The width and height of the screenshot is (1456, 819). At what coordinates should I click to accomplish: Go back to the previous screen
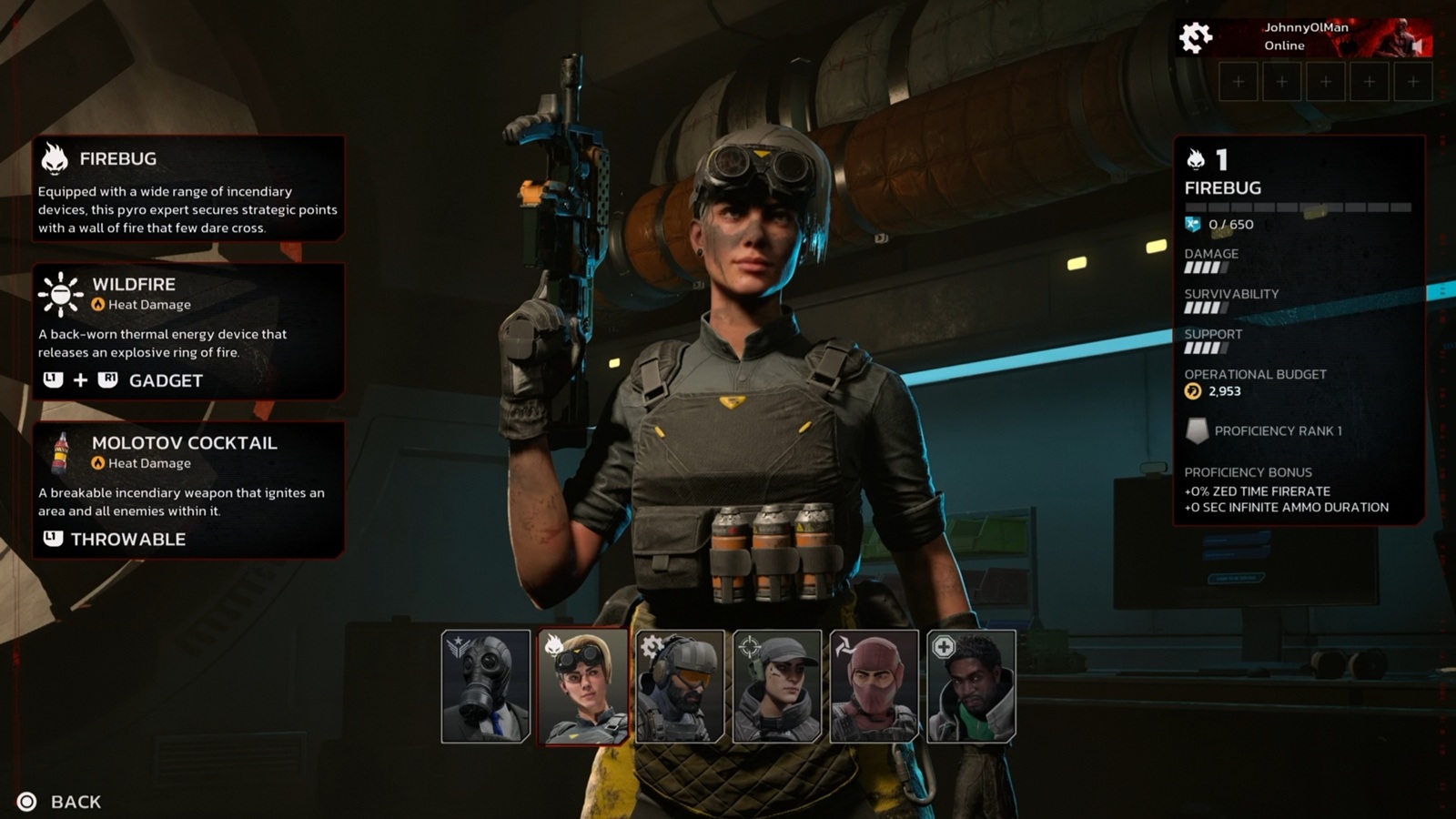tap(62, 802)
